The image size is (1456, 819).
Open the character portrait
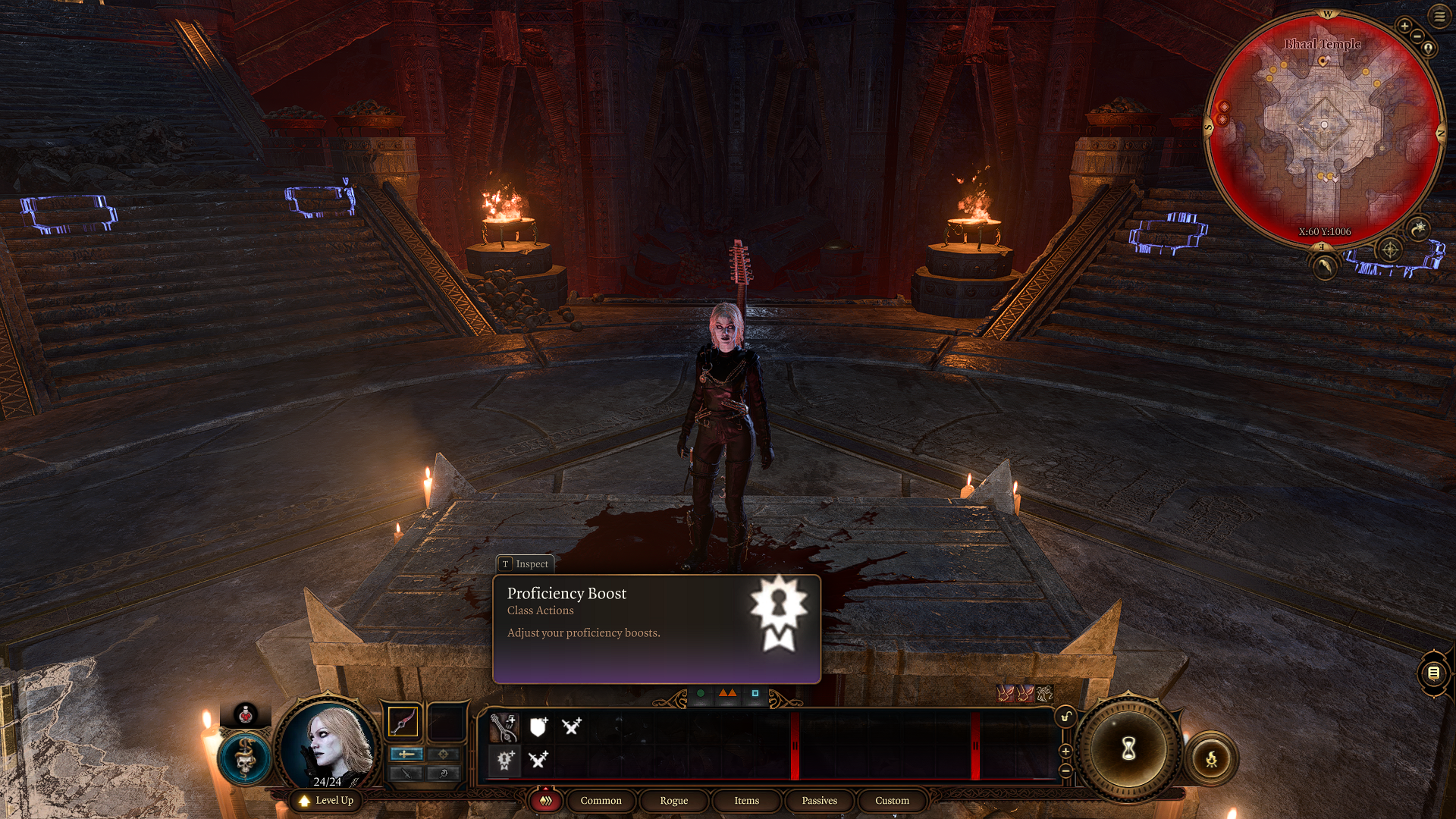point(328,742)
